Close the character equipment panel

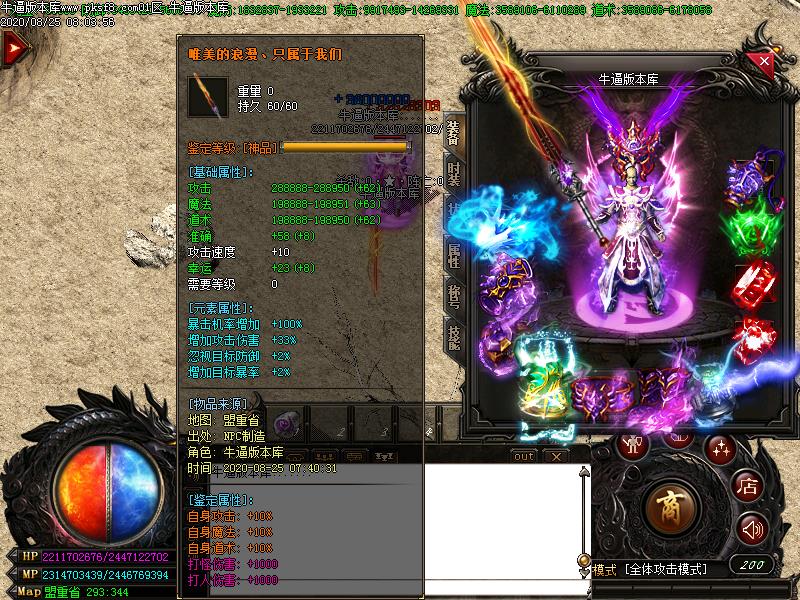pos(764,62)
